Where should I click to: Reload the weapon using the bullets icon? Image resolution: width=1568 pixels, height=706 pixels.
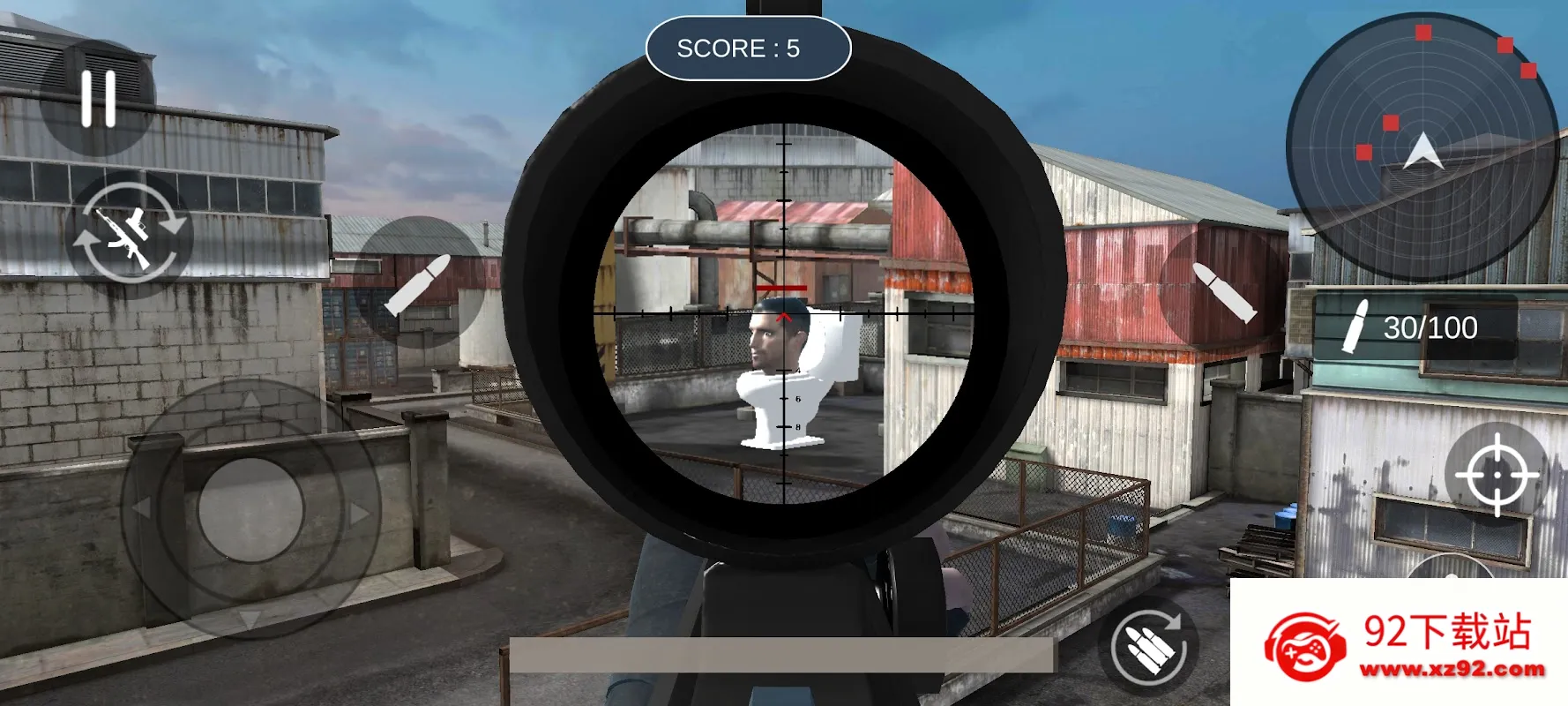(x=1148, y=648)
